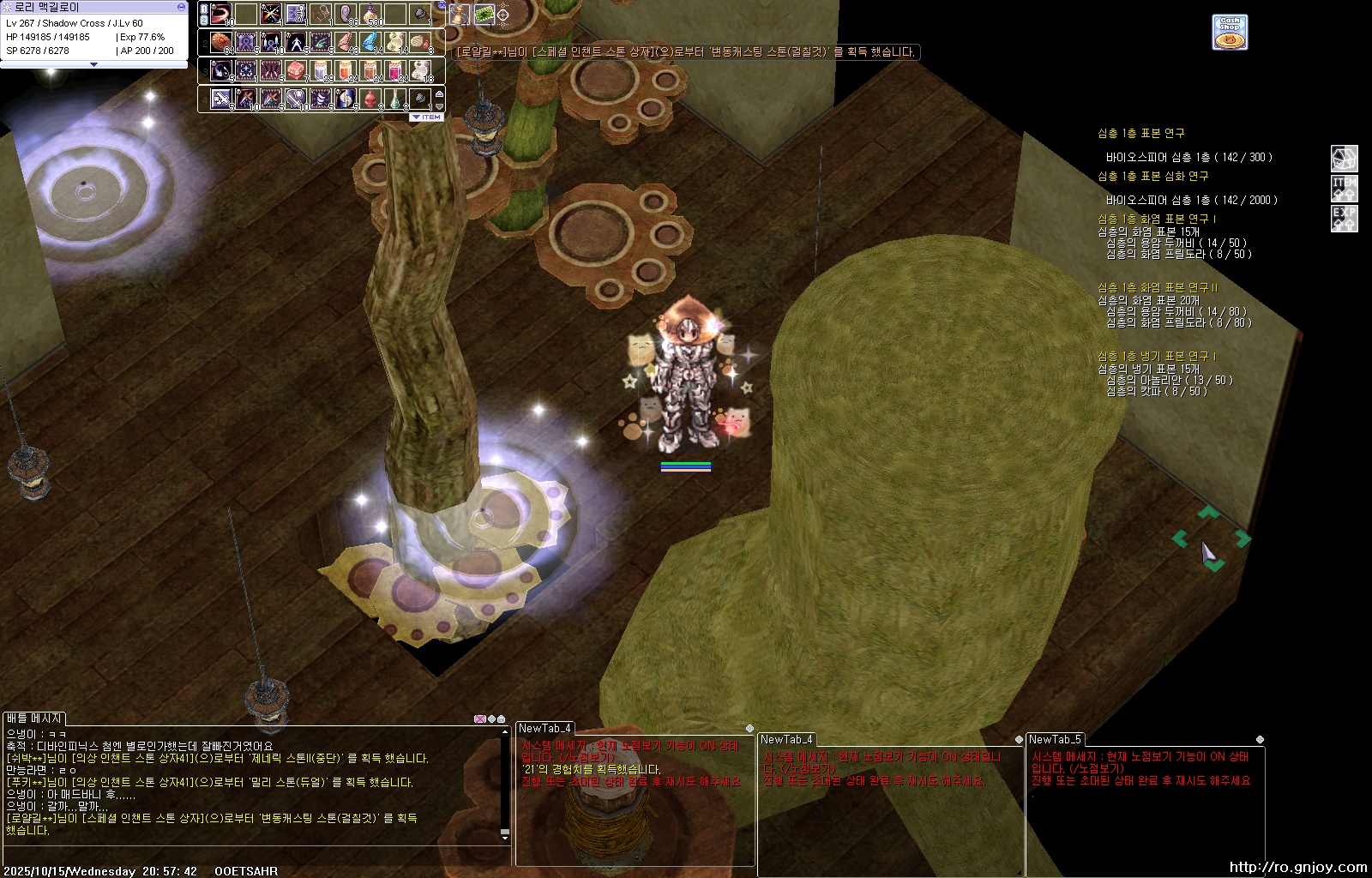Minimize the character status window
The height and width of the screenshot is (878, 1372).
click(x=181, y=7)
